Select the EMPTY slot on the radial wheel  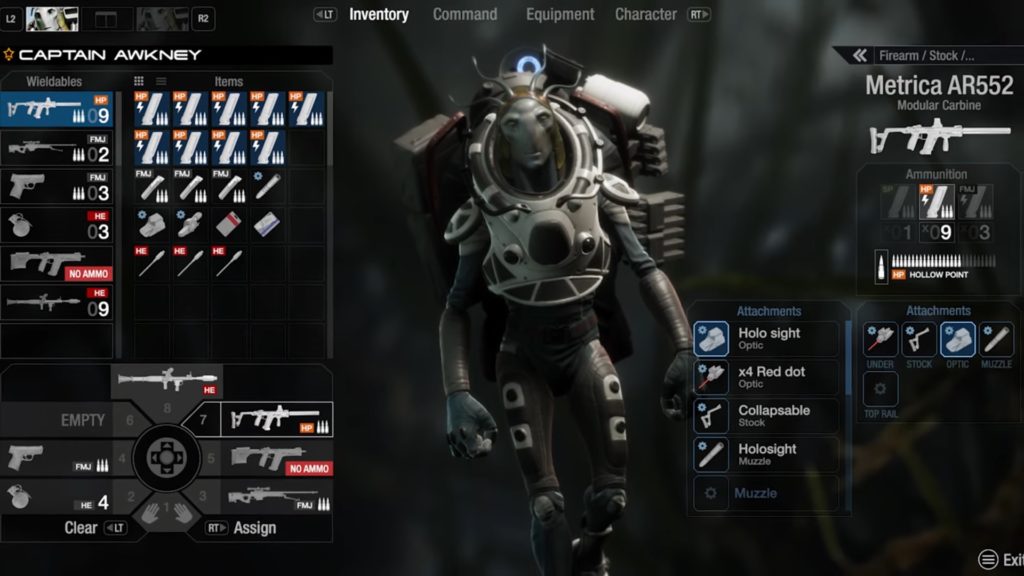(83, 420)
